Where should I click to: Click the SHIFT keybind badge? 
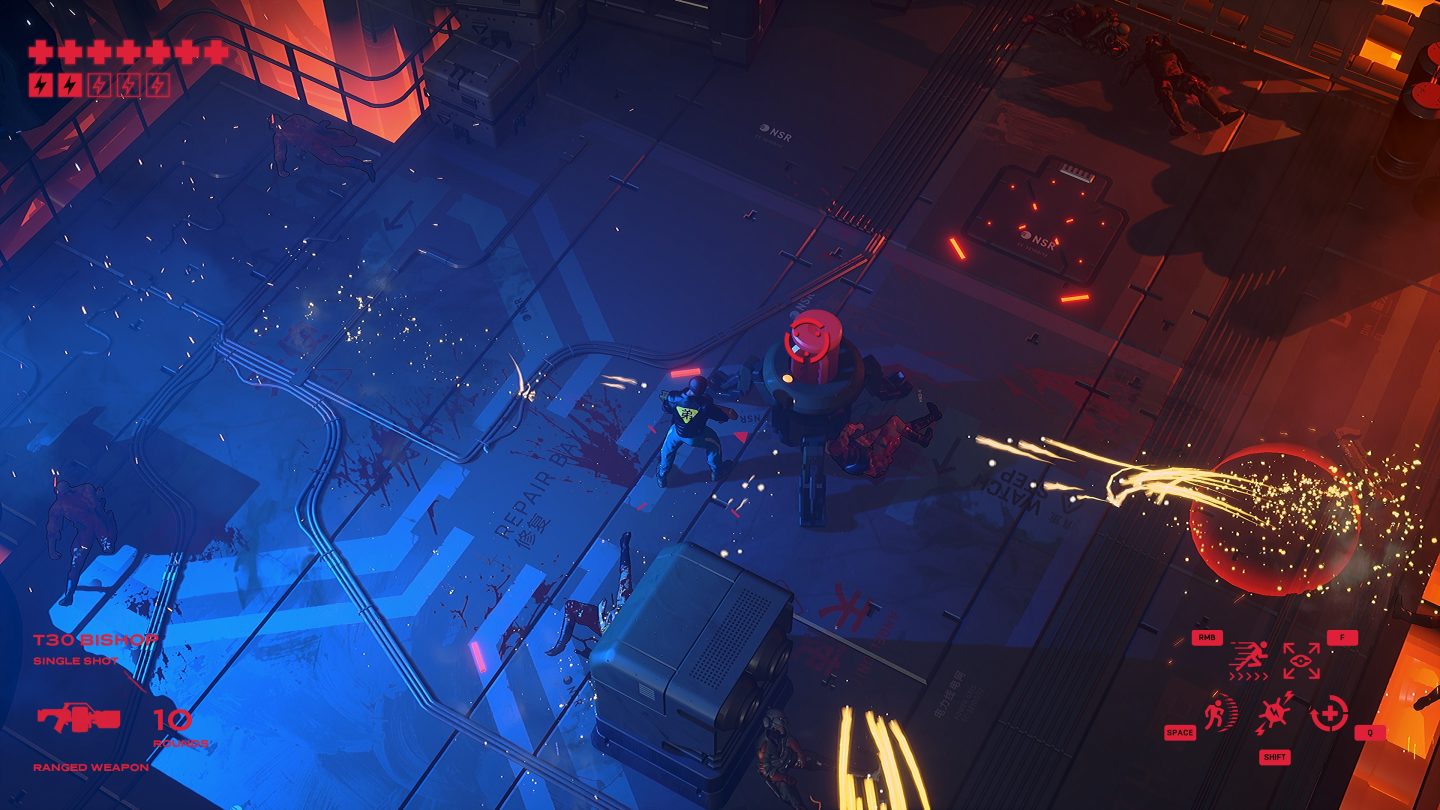tap(1275, 757)
